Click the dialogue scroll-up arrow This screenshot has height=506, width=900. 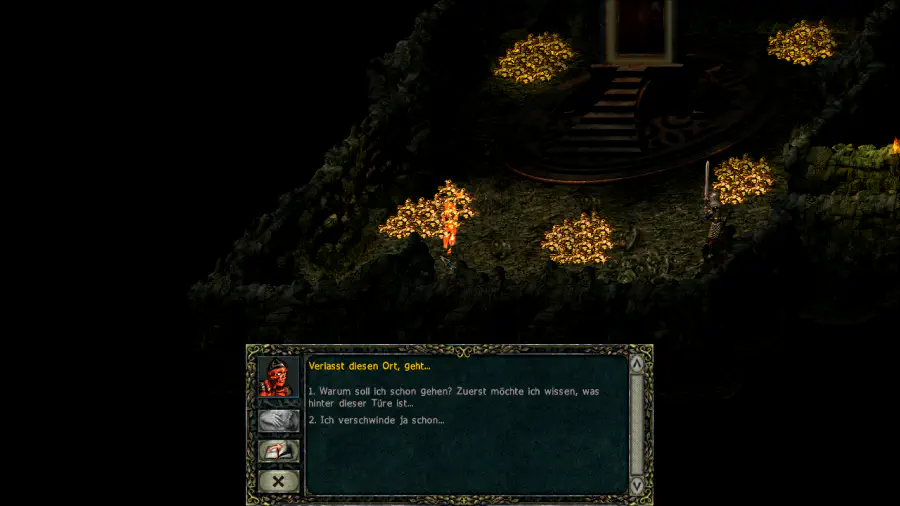[x=637, y=363]
